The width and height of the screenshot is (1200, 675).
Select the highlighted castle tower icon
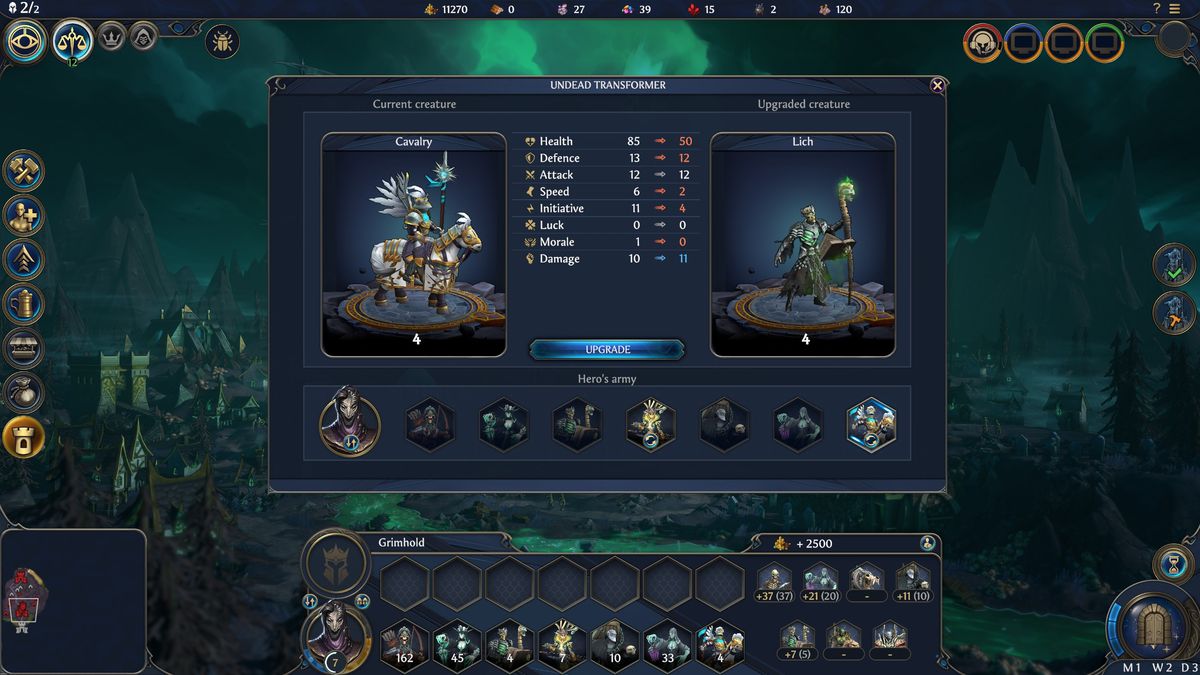point(23,436)
